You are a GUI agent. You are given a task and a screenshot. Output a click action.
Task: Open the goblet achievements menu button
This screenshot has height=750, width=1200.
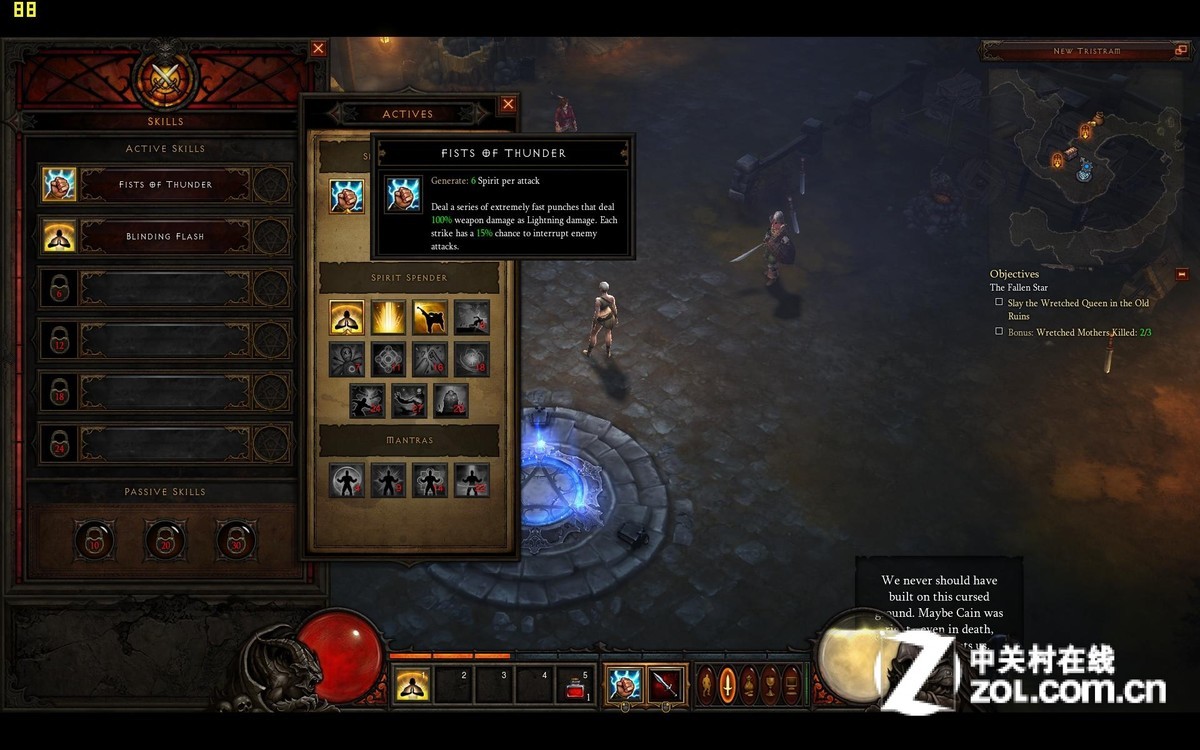[770, 685]
